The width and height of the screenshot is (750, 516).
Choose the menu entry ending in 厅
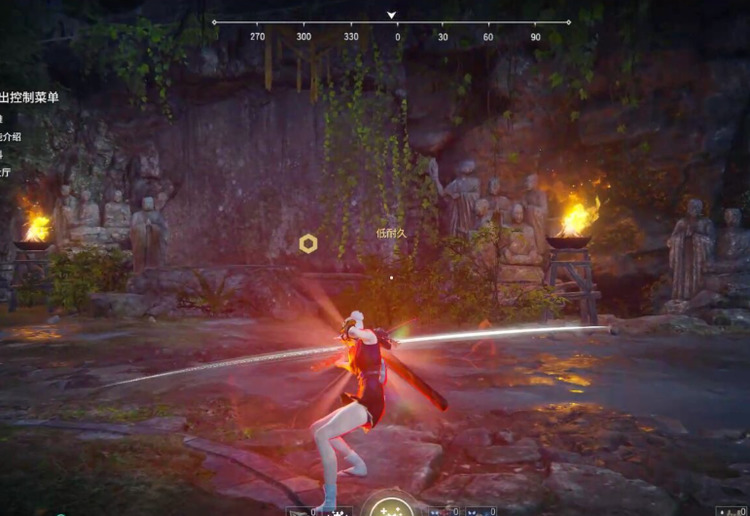coord(5,172)
